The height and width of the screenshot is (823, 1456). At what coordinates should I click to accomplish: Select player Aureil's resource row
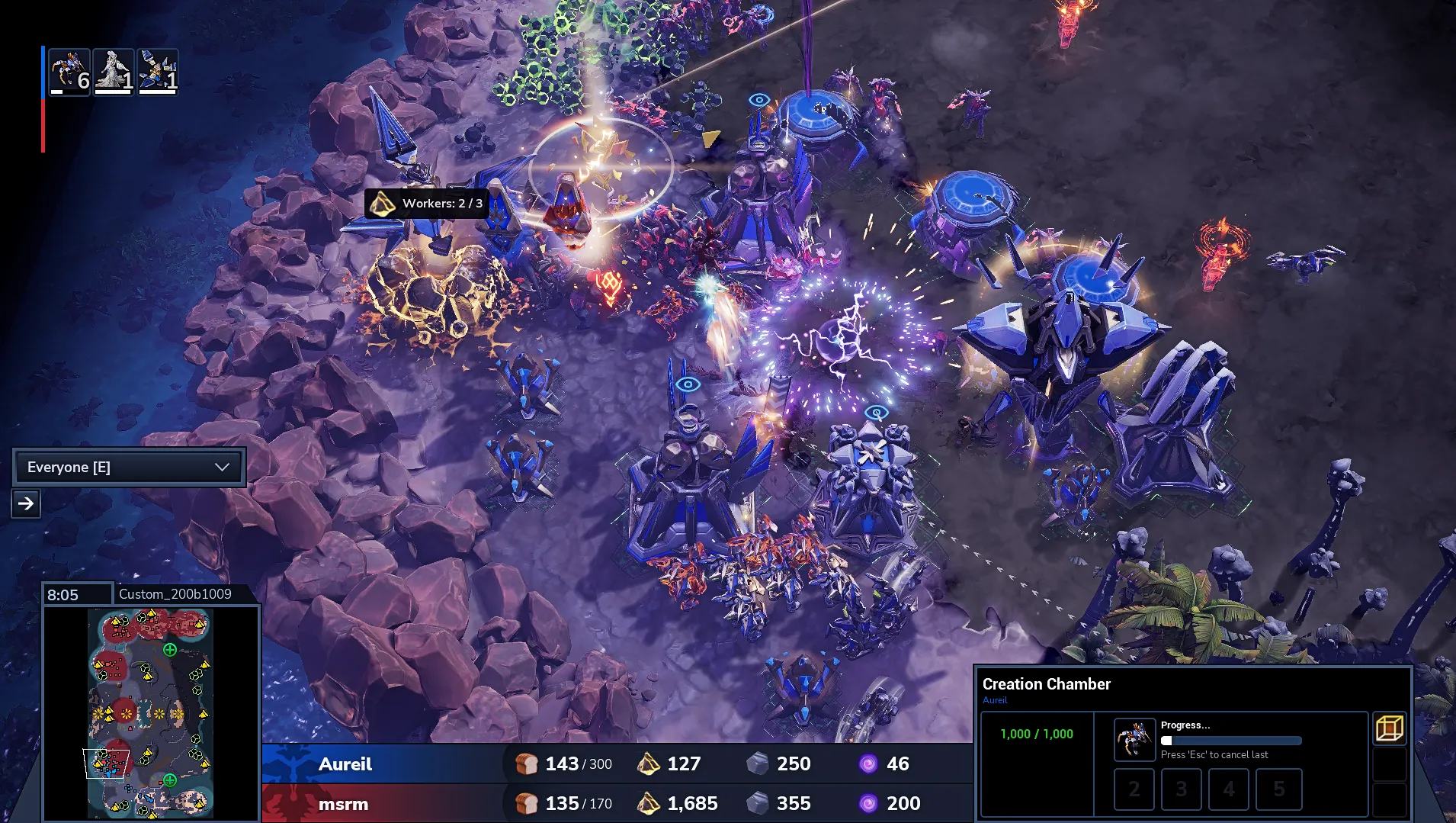click(617, 764)
